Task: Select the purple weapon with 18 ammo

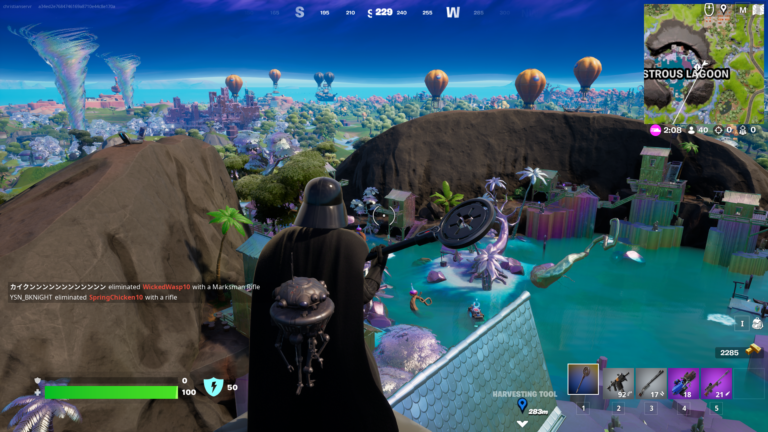Action: tap(684, 383)
